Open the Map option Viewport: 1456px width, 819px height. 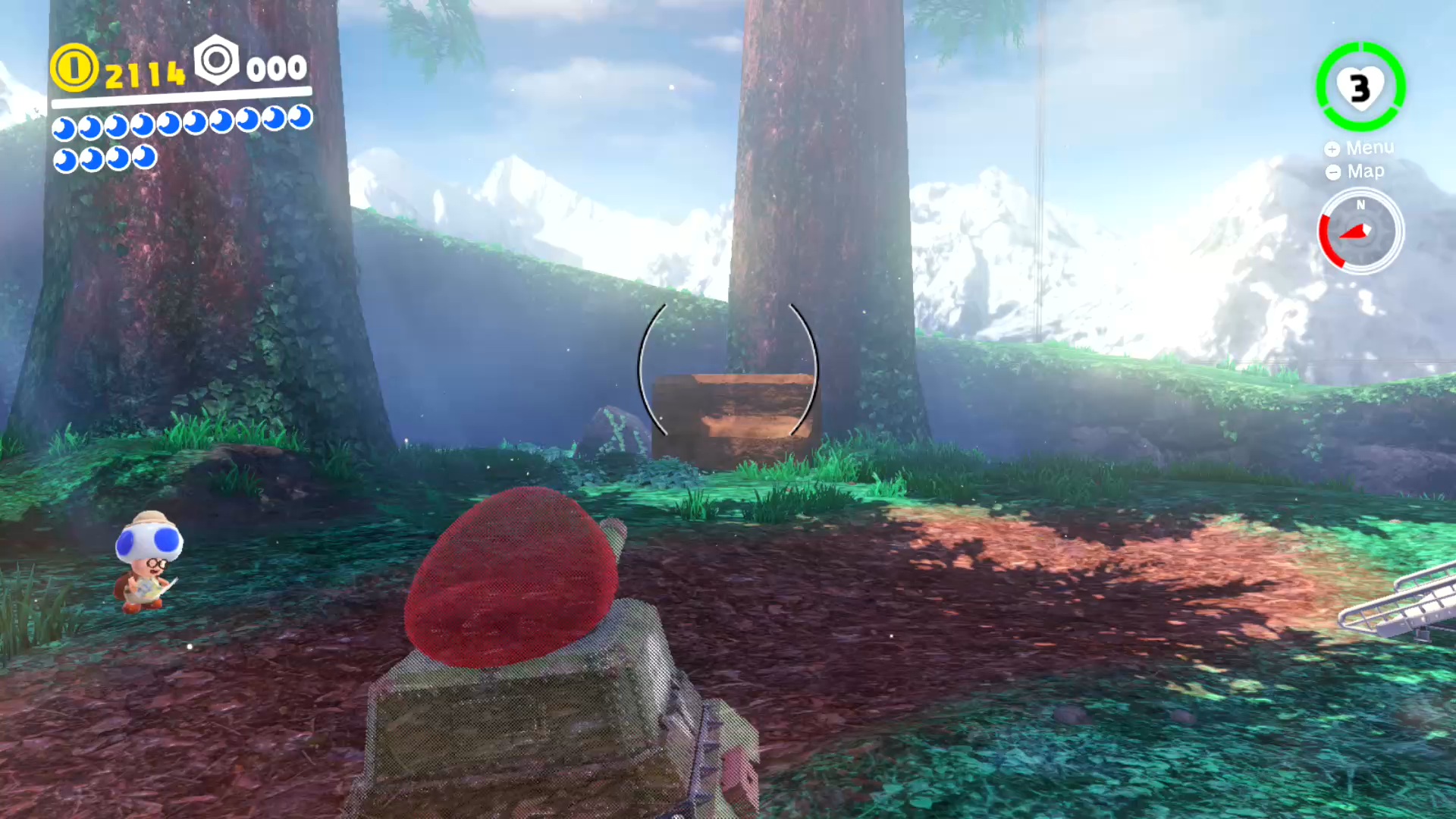(x=1367, y=171)
